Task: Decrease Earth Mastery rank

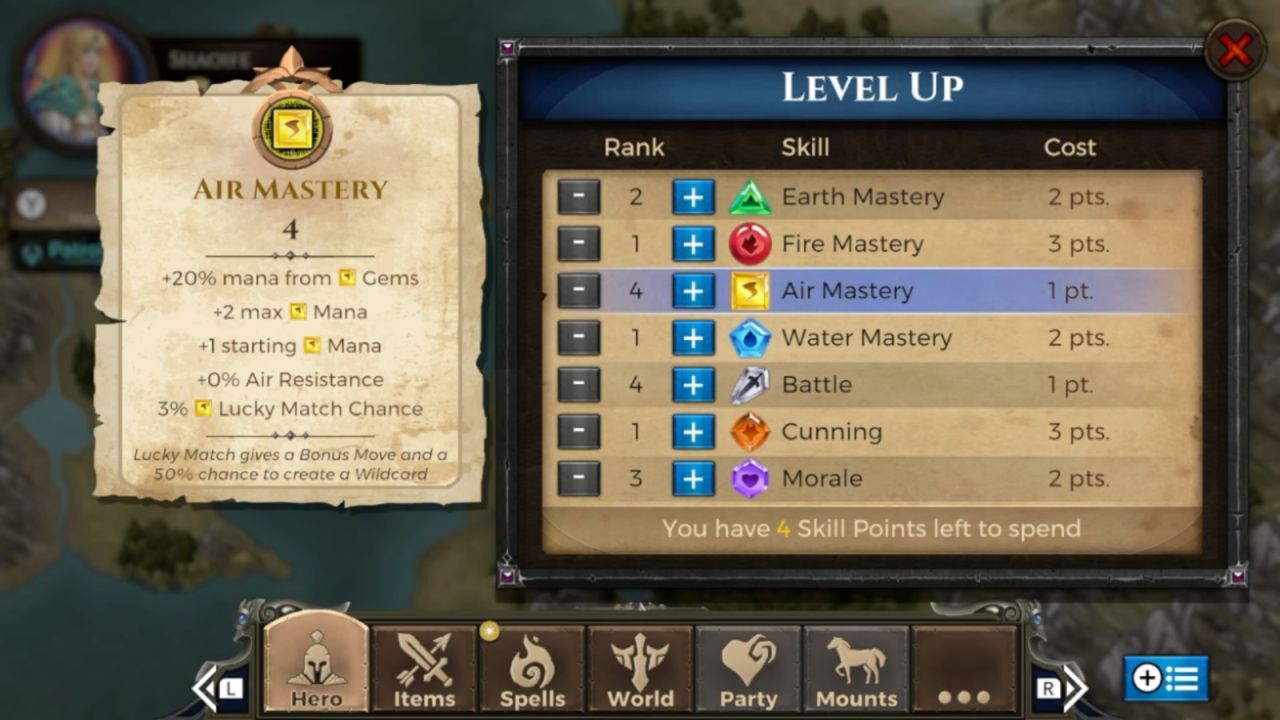Action: coord(579,197)
